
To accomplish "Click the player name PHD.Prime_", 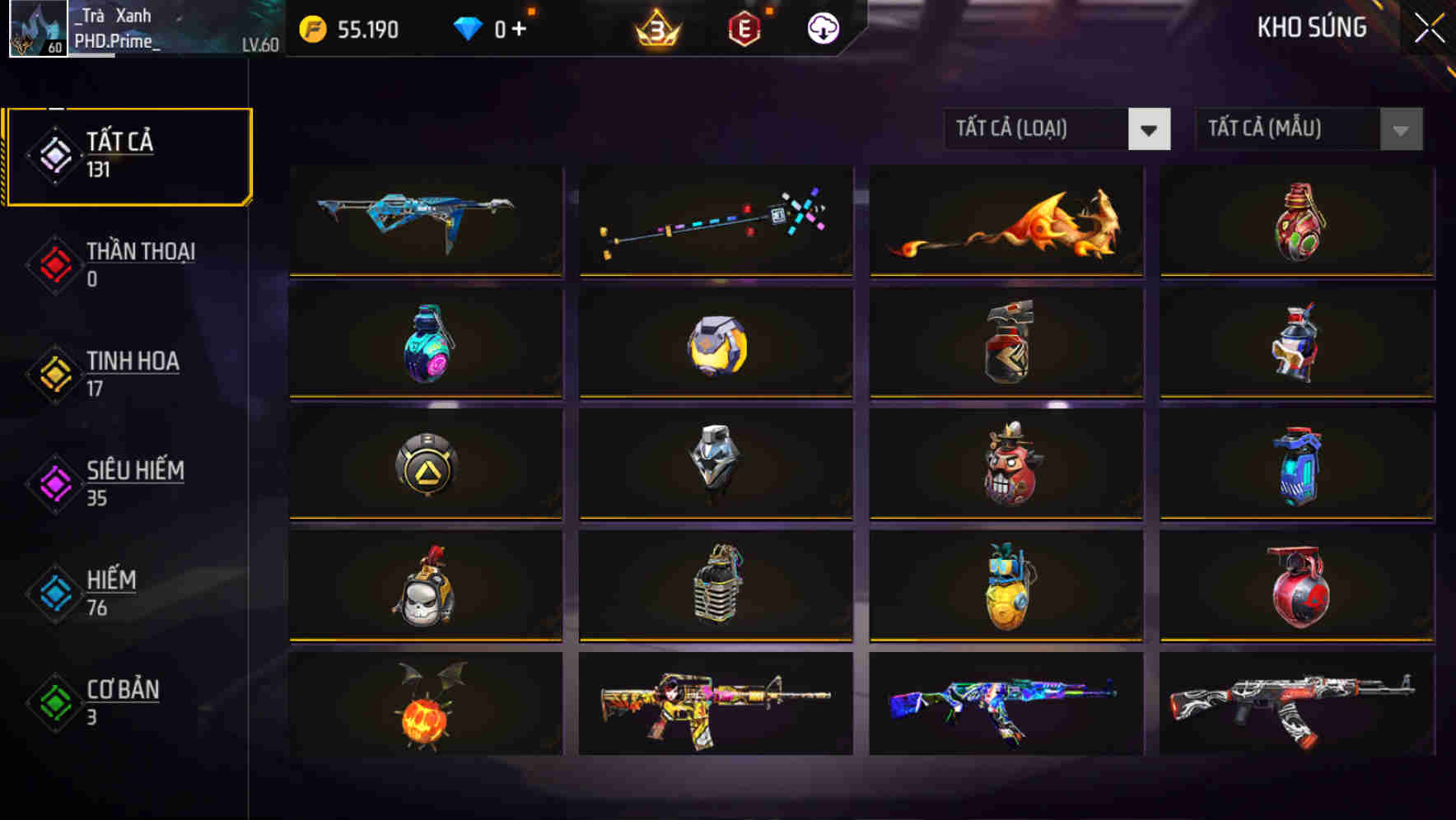I will pyautogui.click(x=117, y=41).
